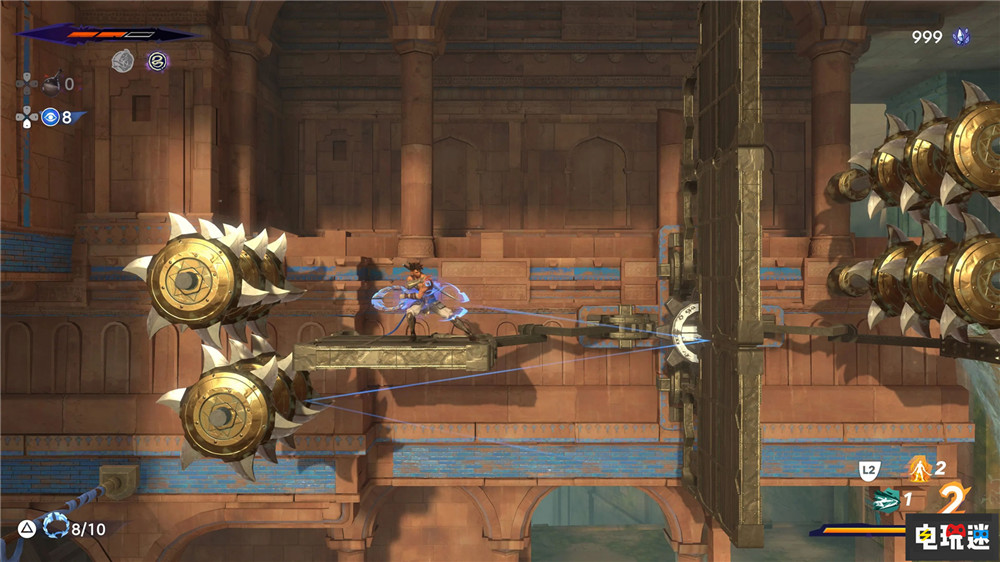Screen dimensions: 1000x562
Task: Select the chakram ring icon
Action: coord(58,526)
